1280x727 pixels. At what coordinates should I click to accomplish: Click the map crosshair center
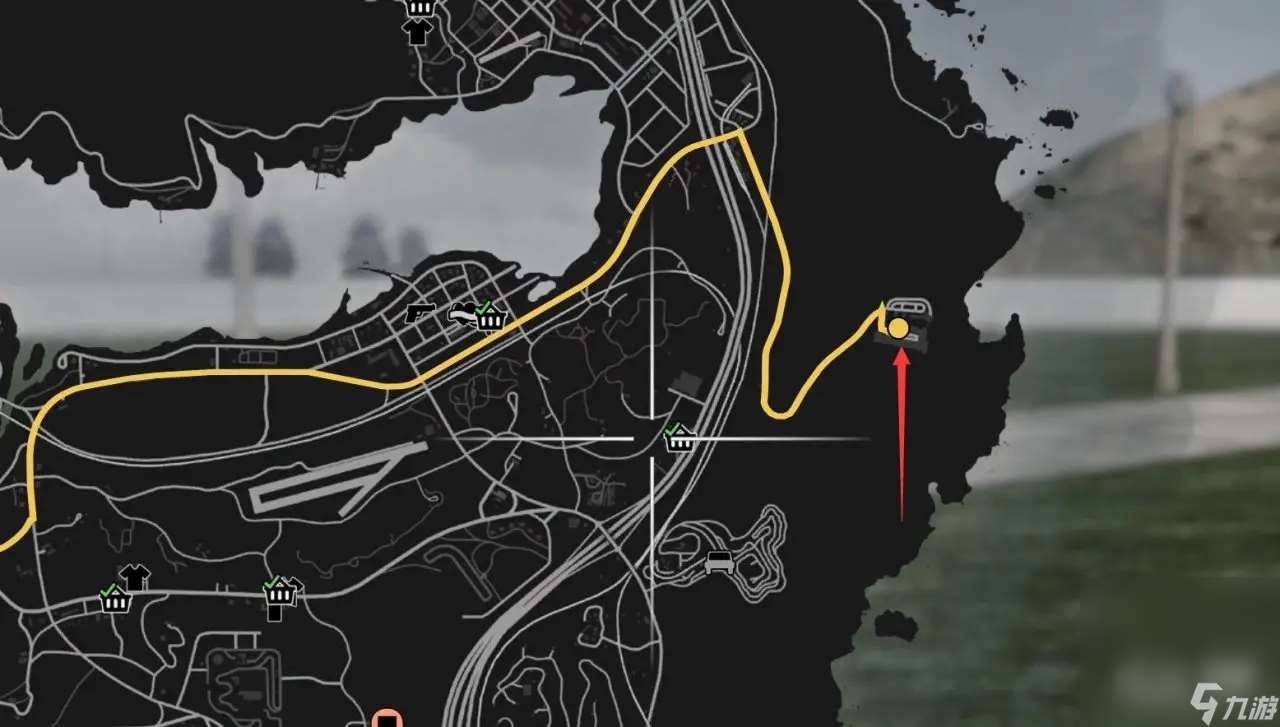click(652, 437)
